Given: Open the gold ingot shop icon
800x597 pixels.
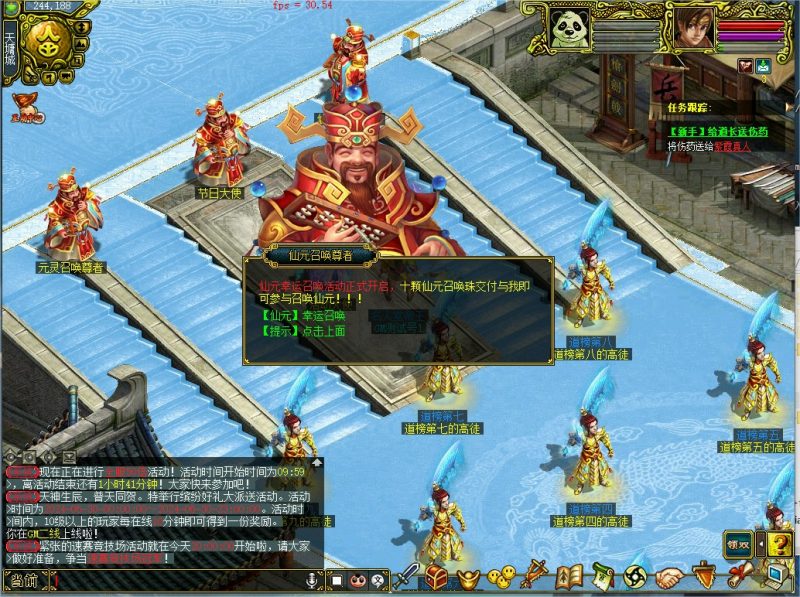Looking at the screenshot, I should [468, 578].
